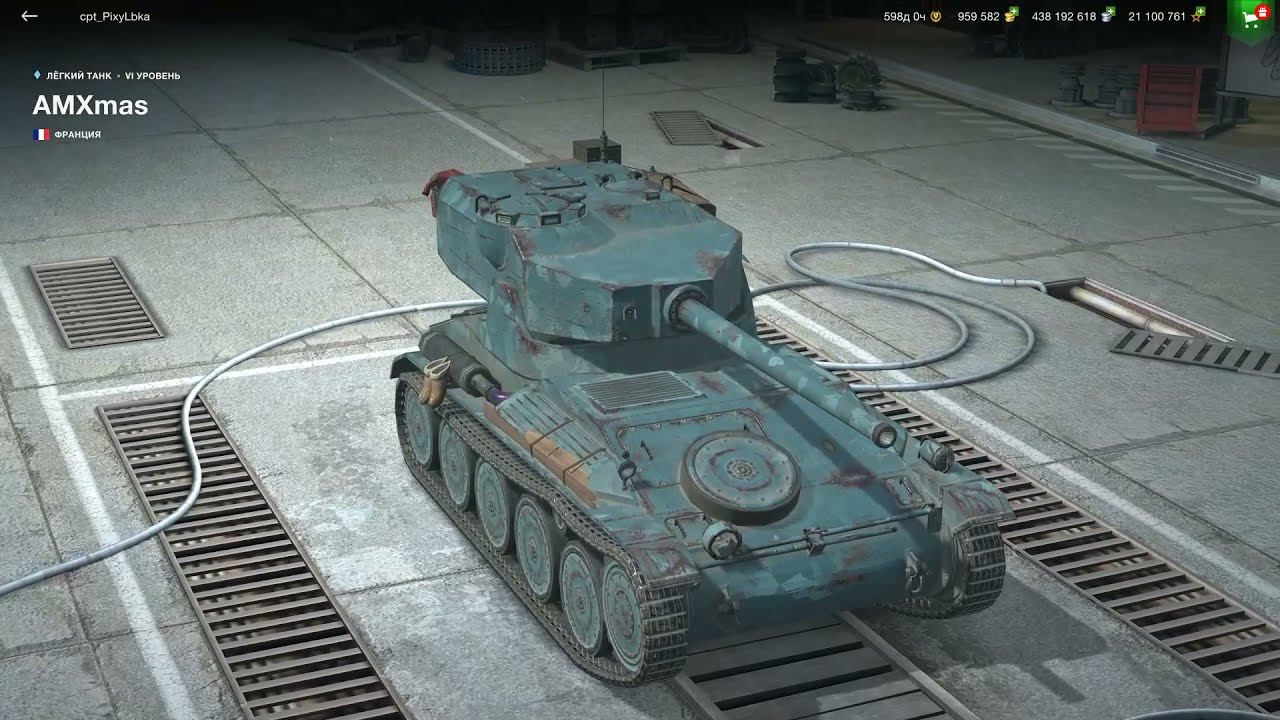This screenshot has width=1280, height=720.
Task: Click the AMXmas tank title
Action: (90, 105)
